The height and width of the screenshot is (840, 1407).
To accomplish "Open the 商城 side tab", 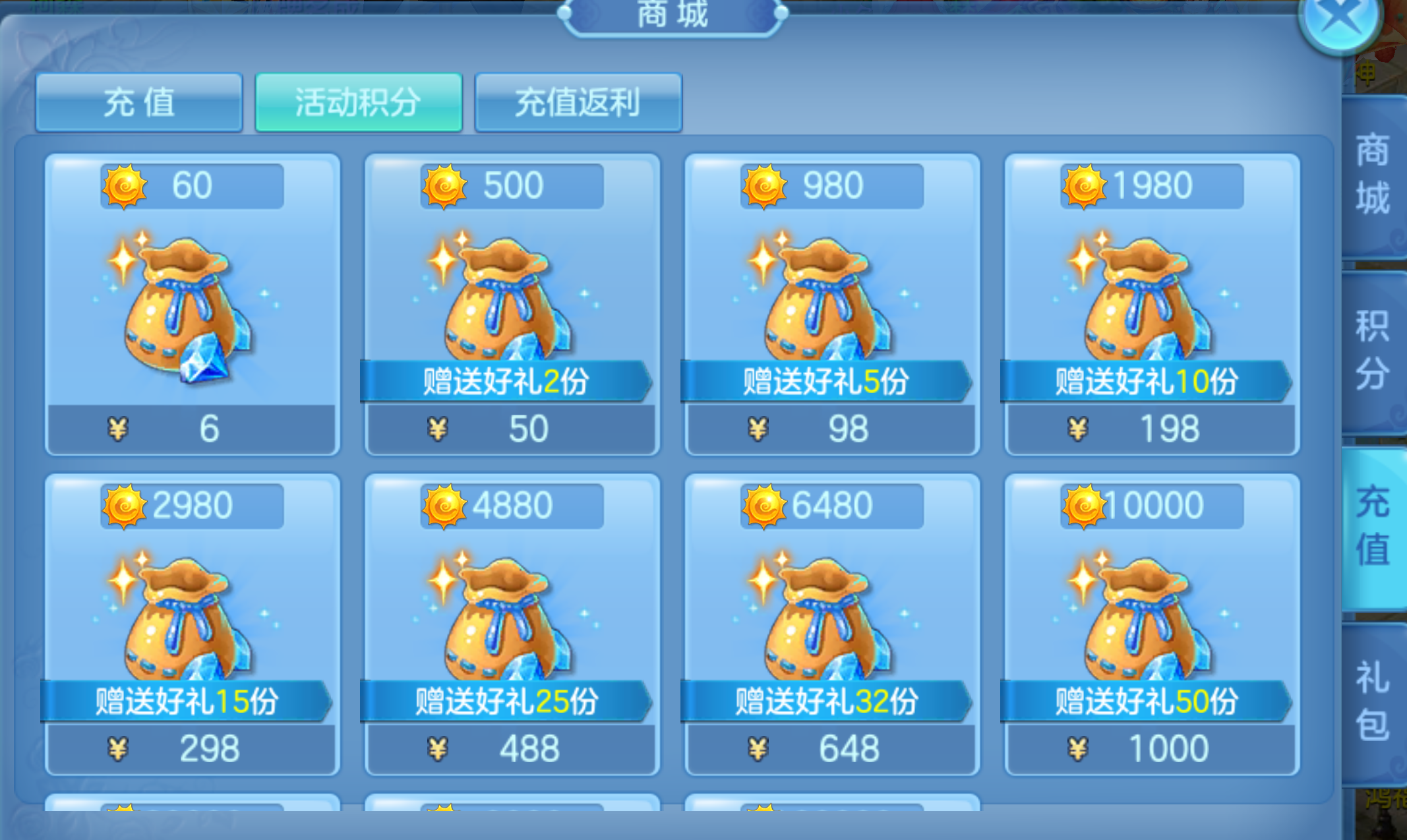I will click(x=1373, y=175).
